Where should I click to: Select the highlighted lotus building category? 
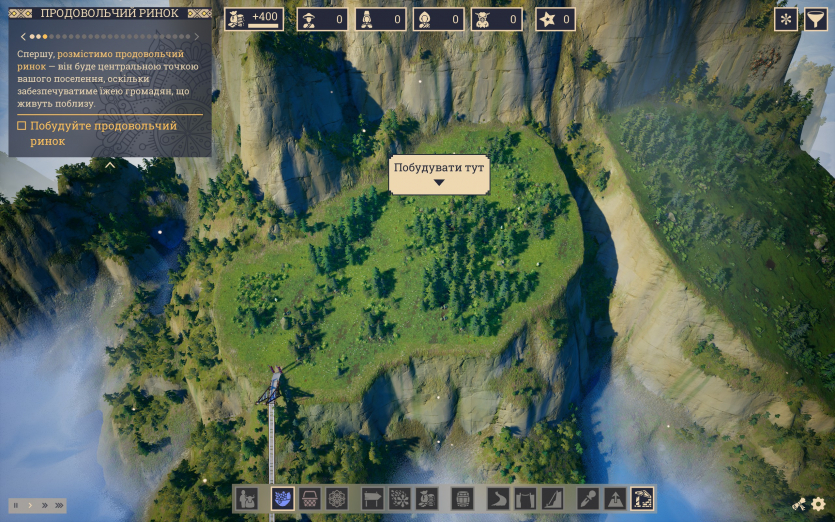283,498
